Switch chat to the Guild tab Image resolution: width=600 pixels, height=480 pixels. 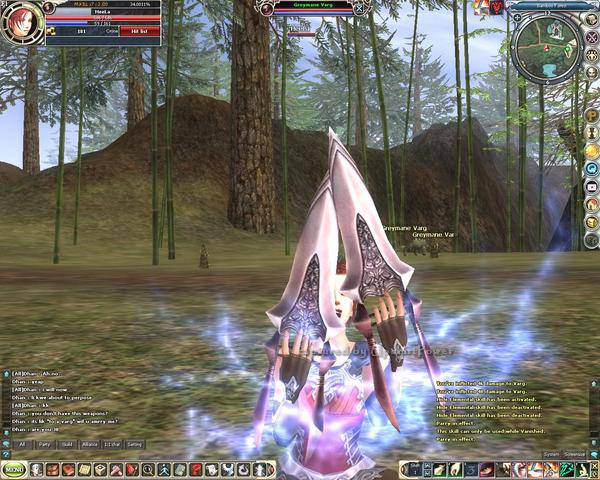67,444
